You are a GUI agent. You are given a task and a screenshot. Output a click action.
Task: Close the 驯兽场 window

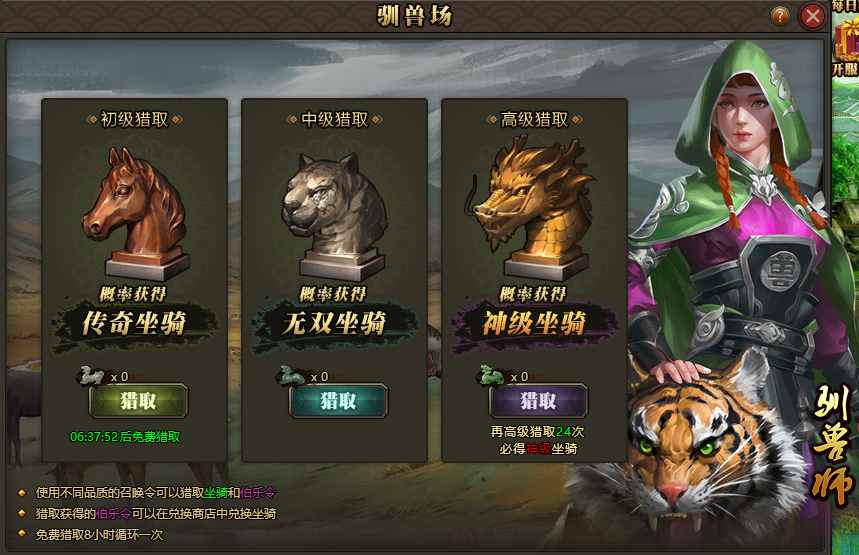pos(813,16)
